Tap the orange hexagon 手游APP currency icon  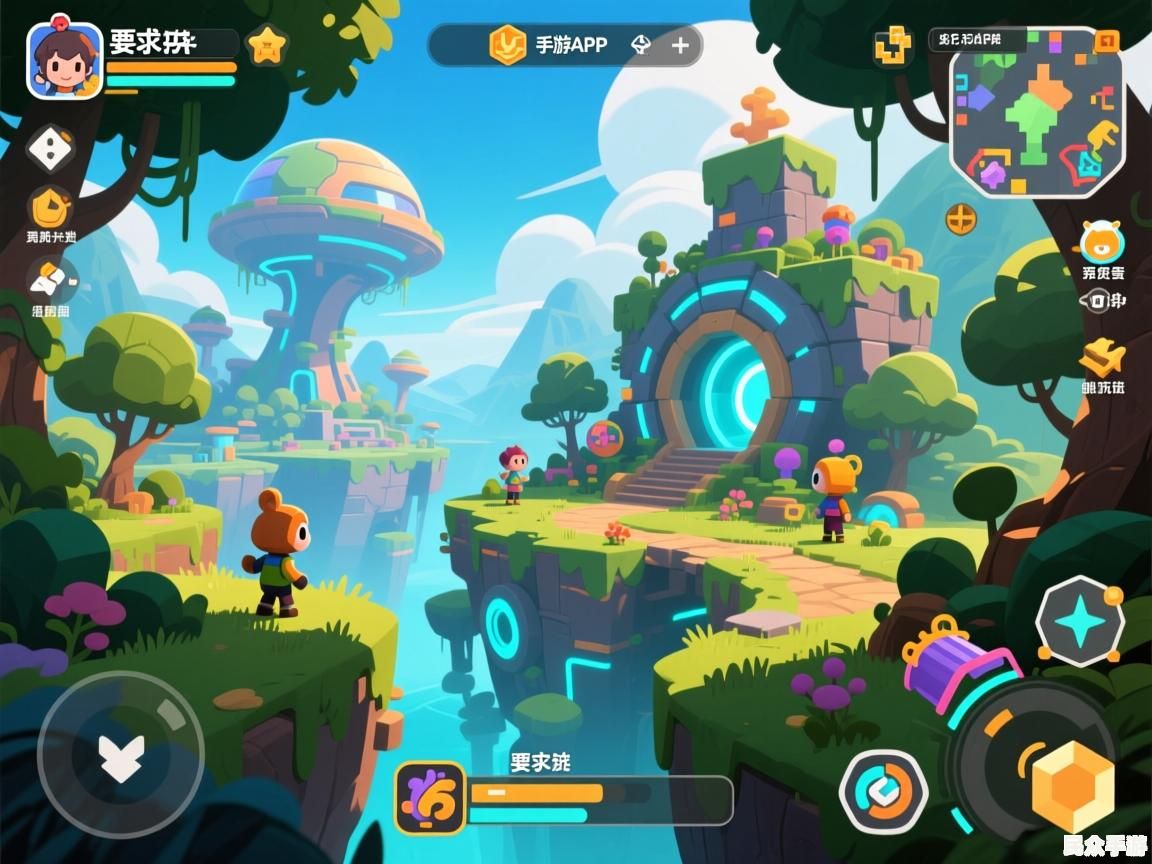pyautogui.click(x=507, y=45)
